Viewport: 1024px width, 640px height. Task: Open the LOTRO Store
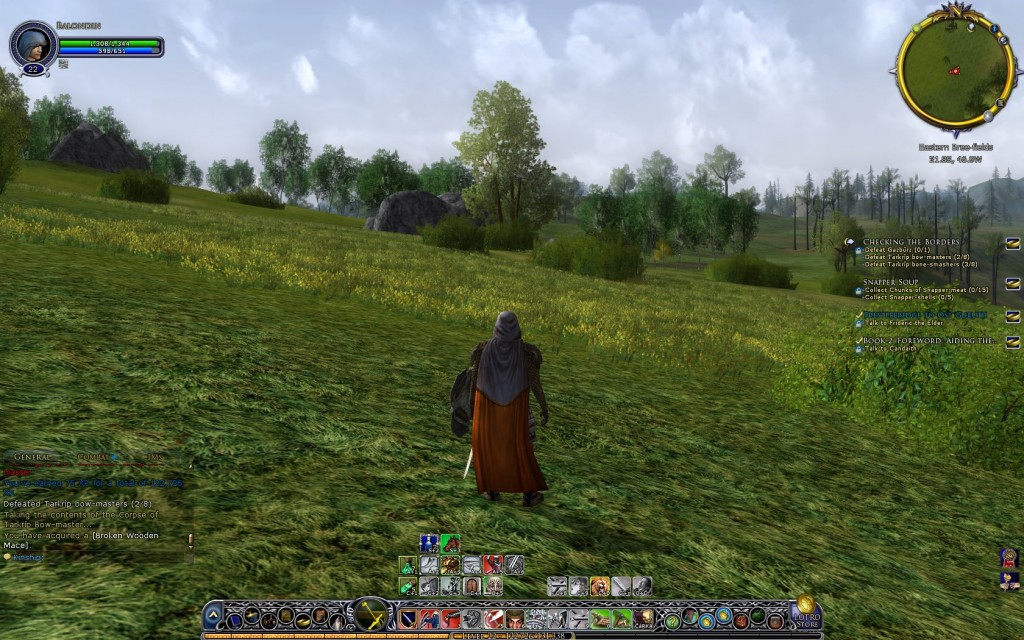click(x=806, y=612)
